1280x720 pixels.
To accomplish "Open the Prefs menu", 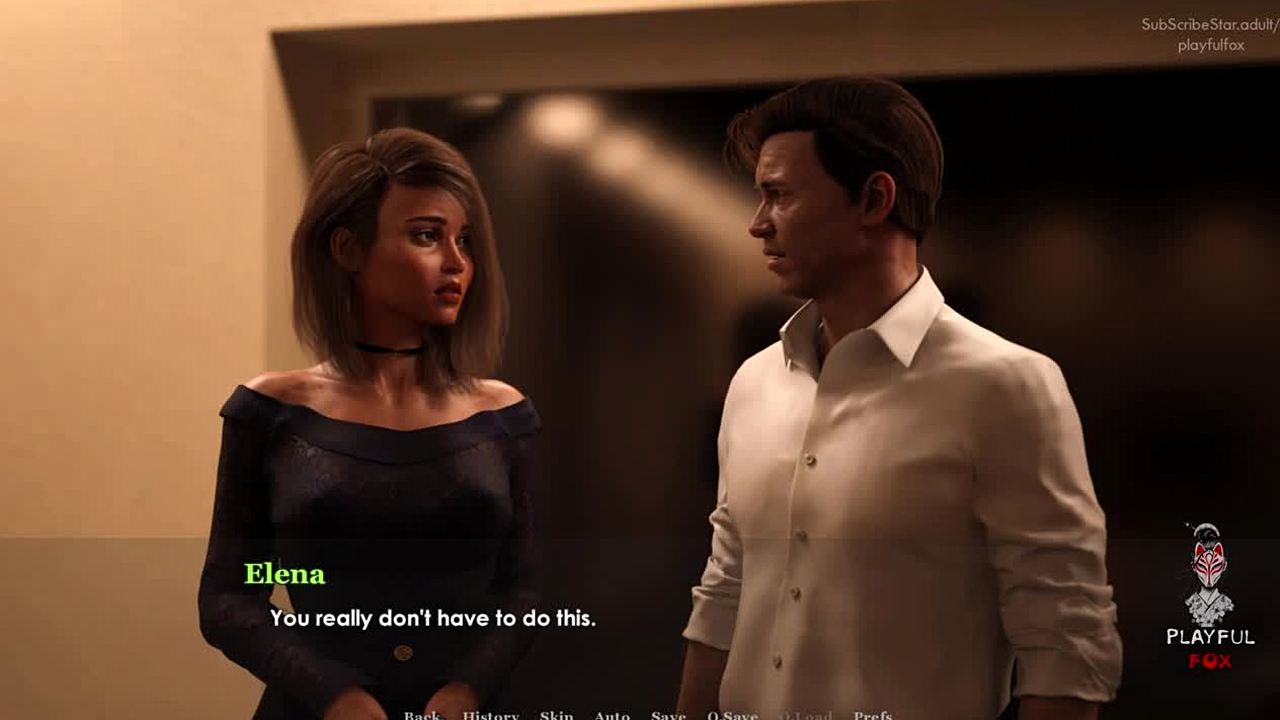I will pyautogui.click(x=873, y=714).
